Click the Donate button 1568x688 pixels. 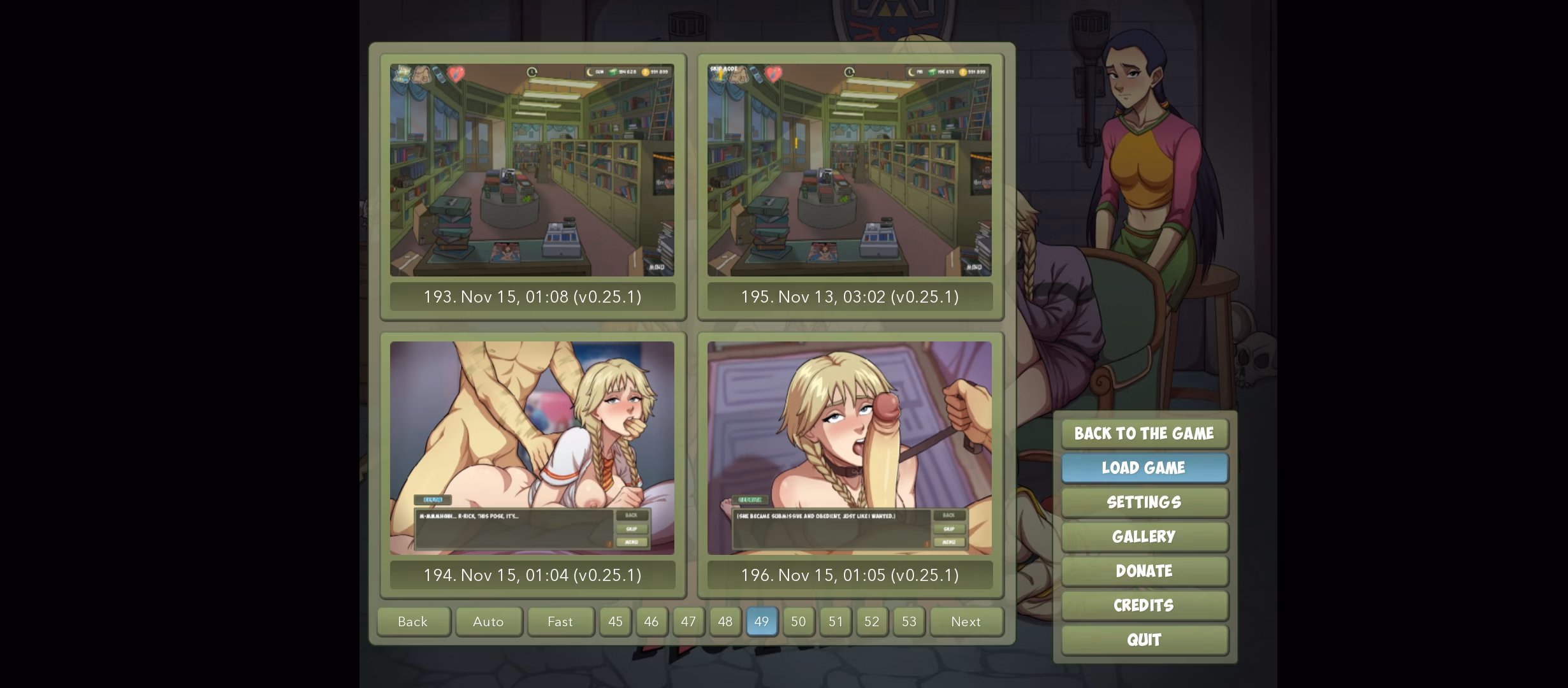1144,571
